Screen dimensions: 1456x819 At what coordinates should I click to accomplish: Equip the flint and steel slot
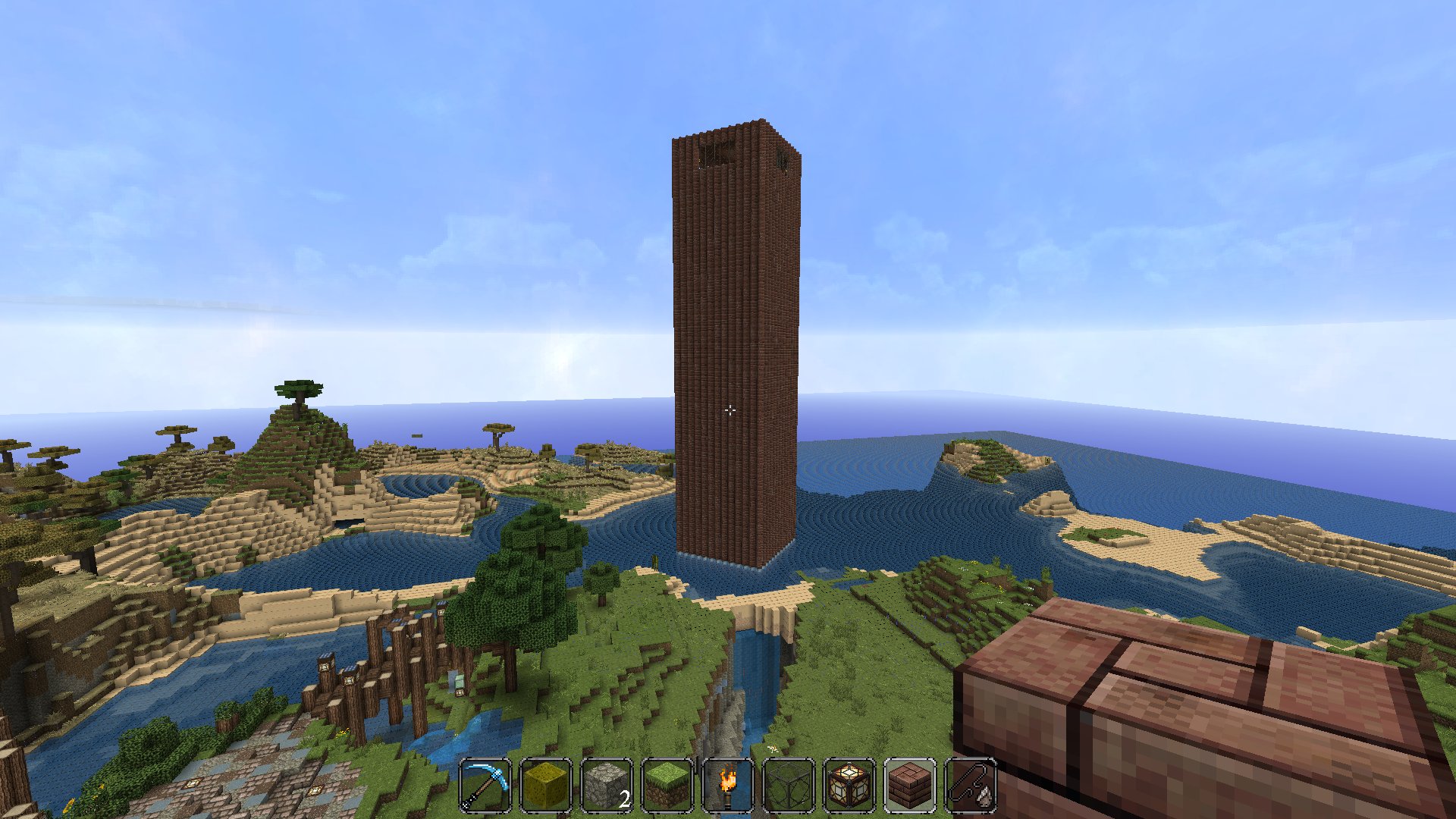coord(971,786)
